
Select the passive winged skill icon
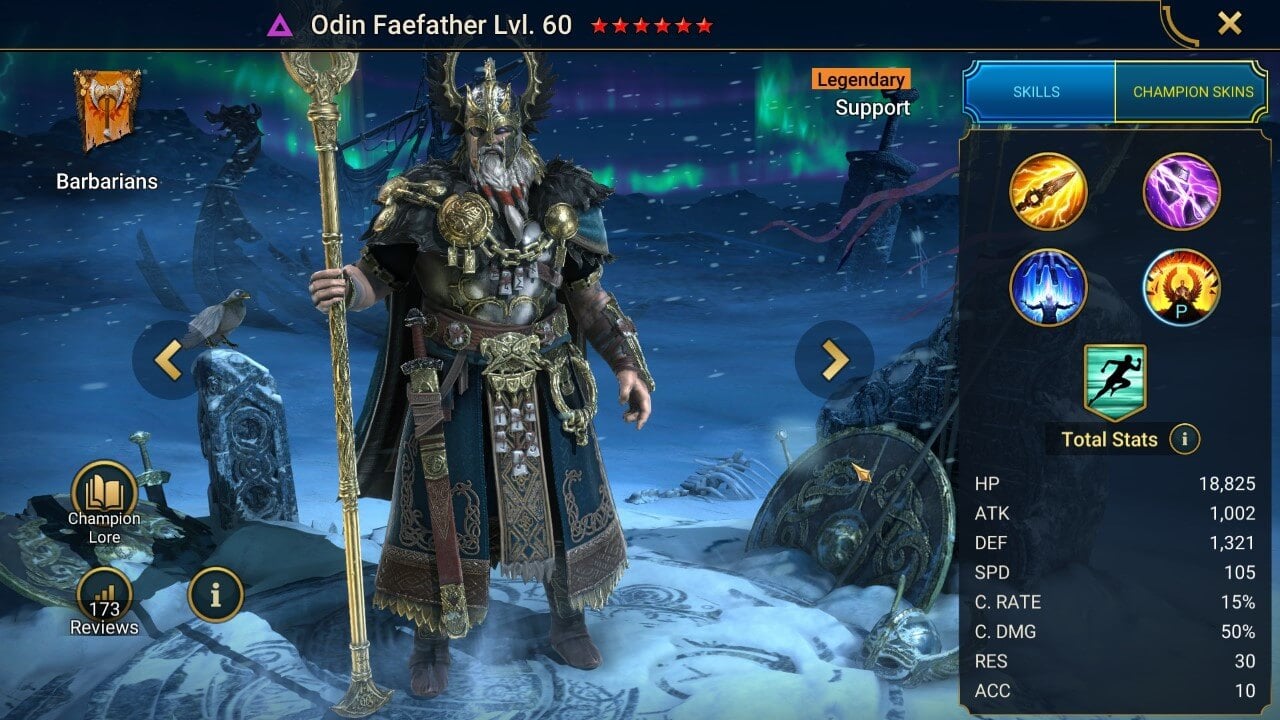coord(1182,287)
